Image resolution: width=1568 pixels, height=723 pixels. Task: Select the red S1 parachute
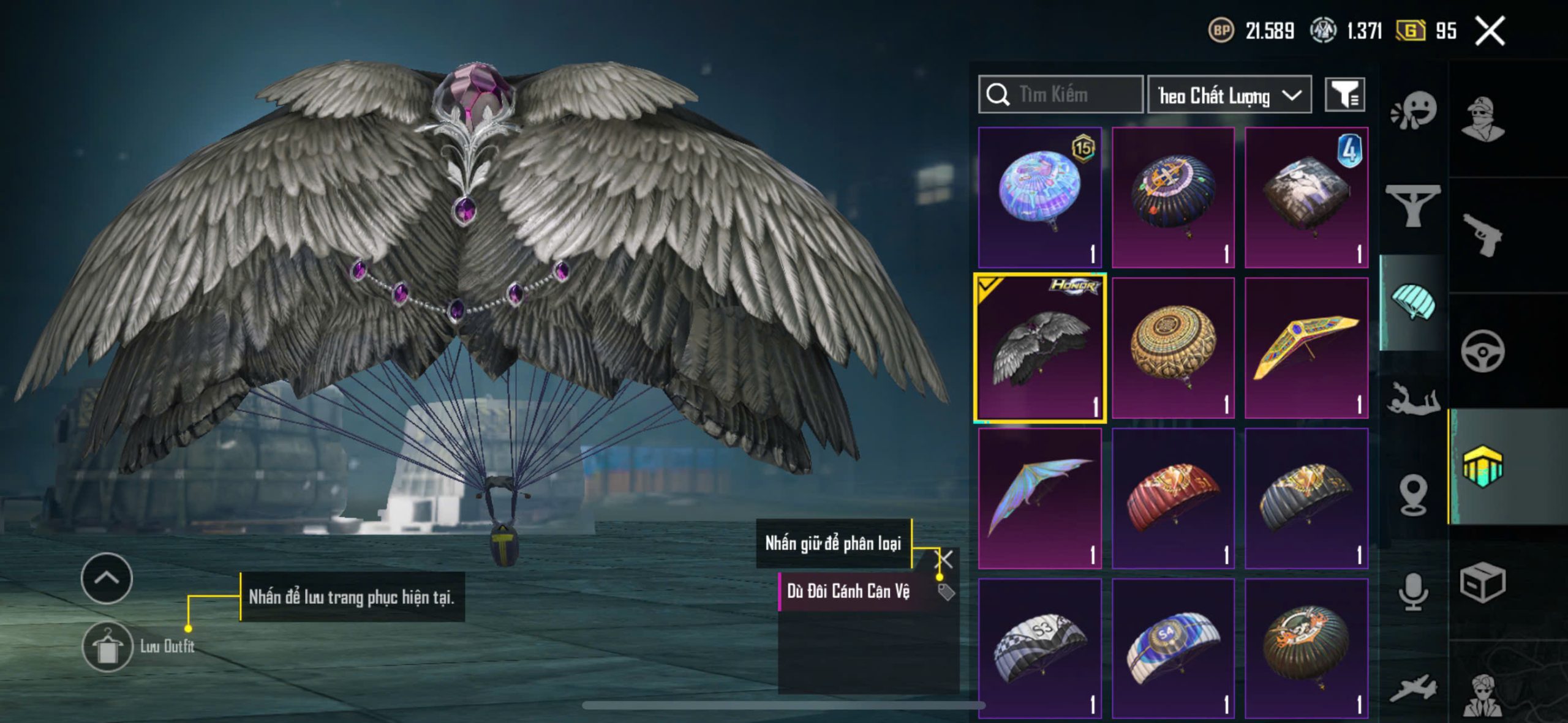1173,498
